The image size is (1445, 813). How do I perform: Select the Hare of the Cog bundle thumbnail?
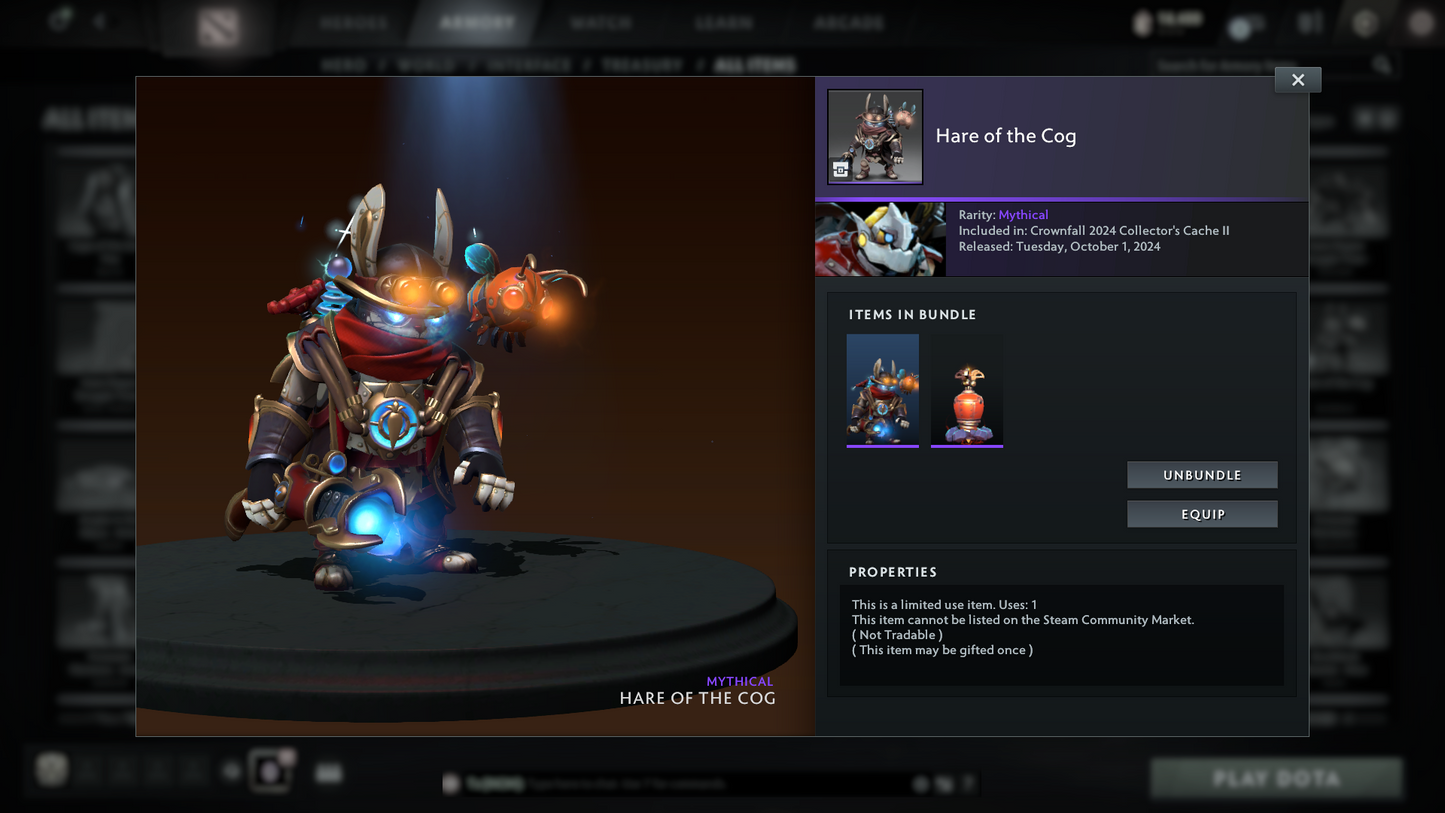[x=882, y=388]
